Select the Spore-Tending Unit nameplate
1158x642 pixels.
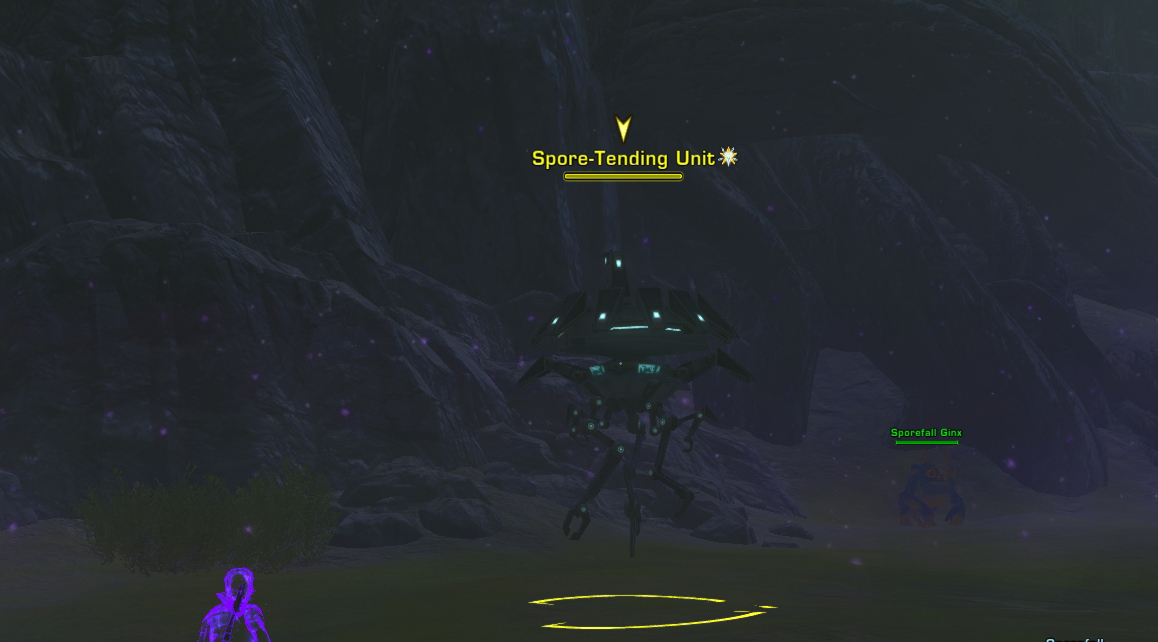(x=623, y=158)
